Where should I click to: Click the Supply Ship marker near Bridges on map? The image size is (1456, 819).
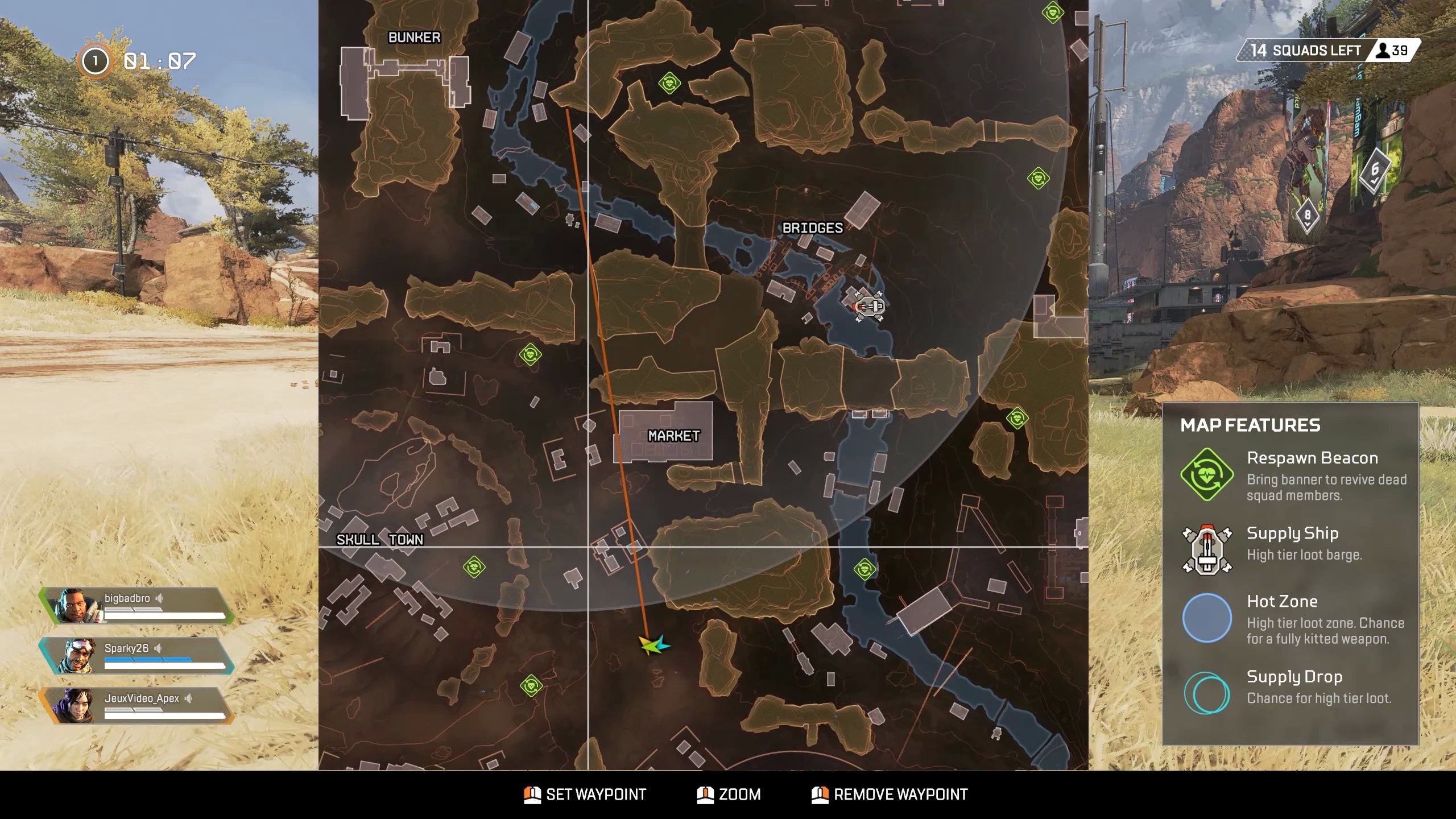pos(868,305)
